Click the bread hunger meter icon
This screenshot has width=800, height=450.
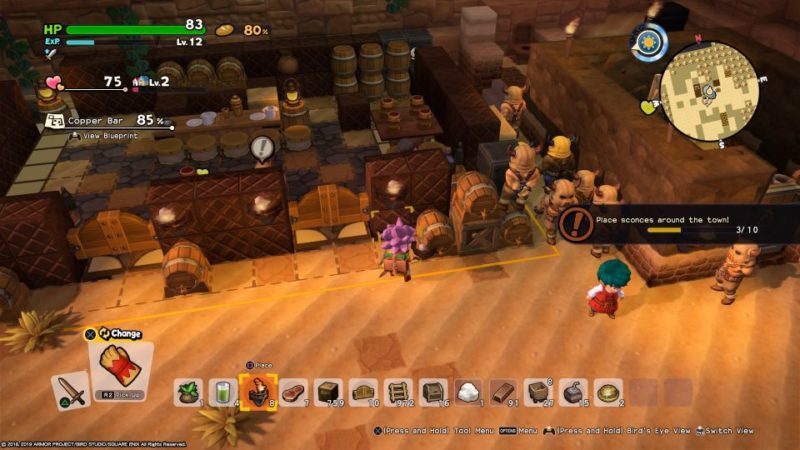point(225,30)
